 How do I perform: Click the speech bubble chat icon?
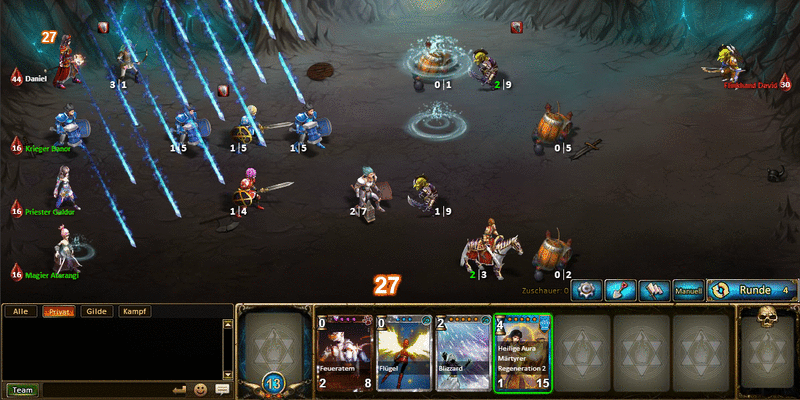click(222, 389)
